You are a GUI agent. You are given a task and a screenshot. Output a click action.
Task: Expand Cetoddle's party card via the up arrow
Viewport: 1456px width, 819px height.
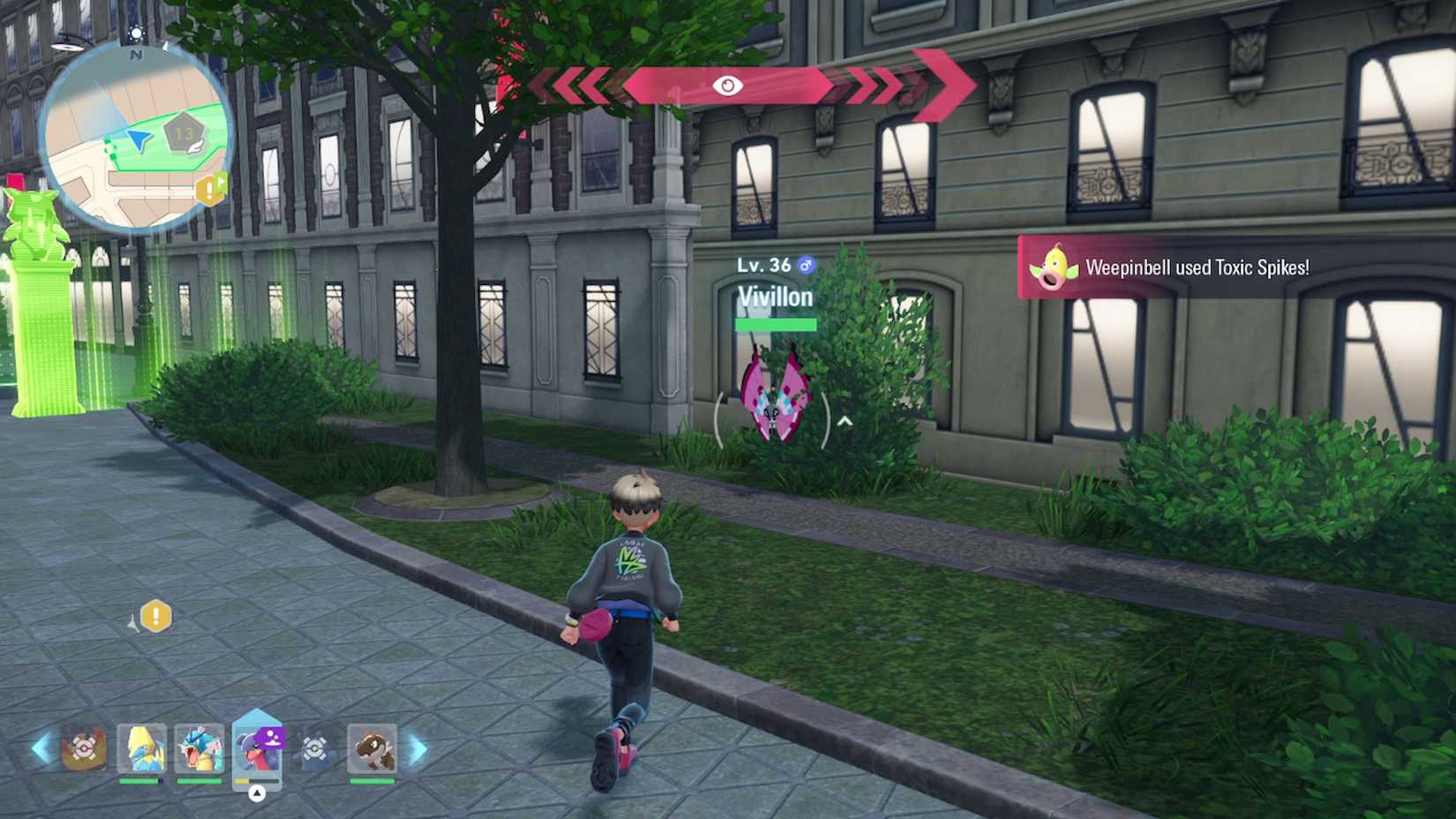point(256,792)
